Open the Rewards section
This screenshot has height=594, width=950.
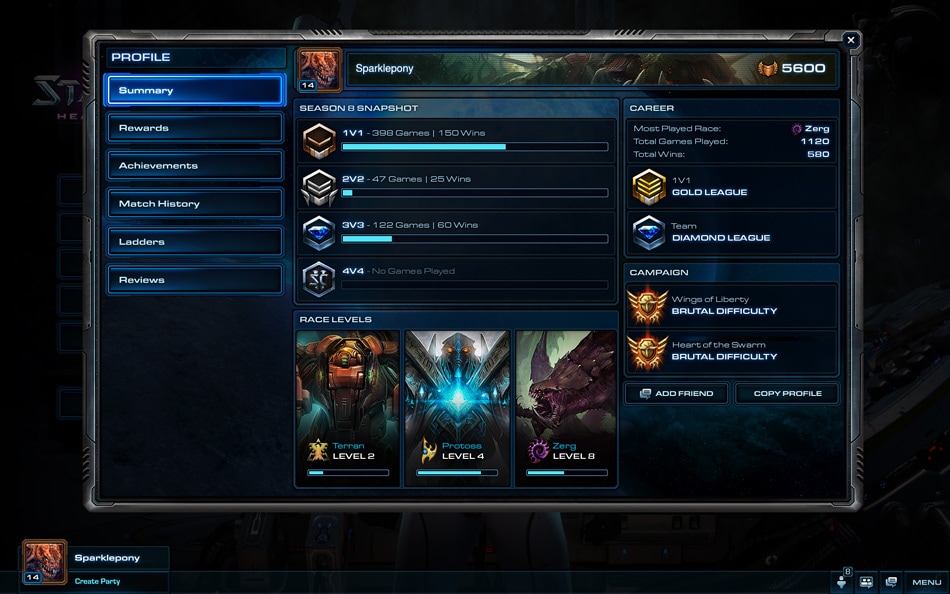pyautogui.click(x=195, y=128)
